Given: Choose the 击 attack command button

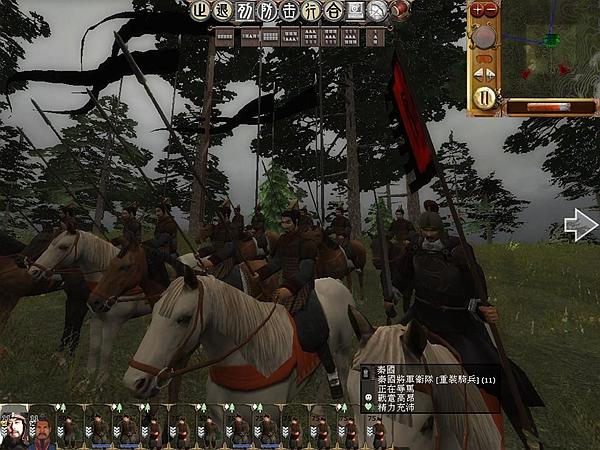Looking at the screenshot, I should tap(291, 11).
